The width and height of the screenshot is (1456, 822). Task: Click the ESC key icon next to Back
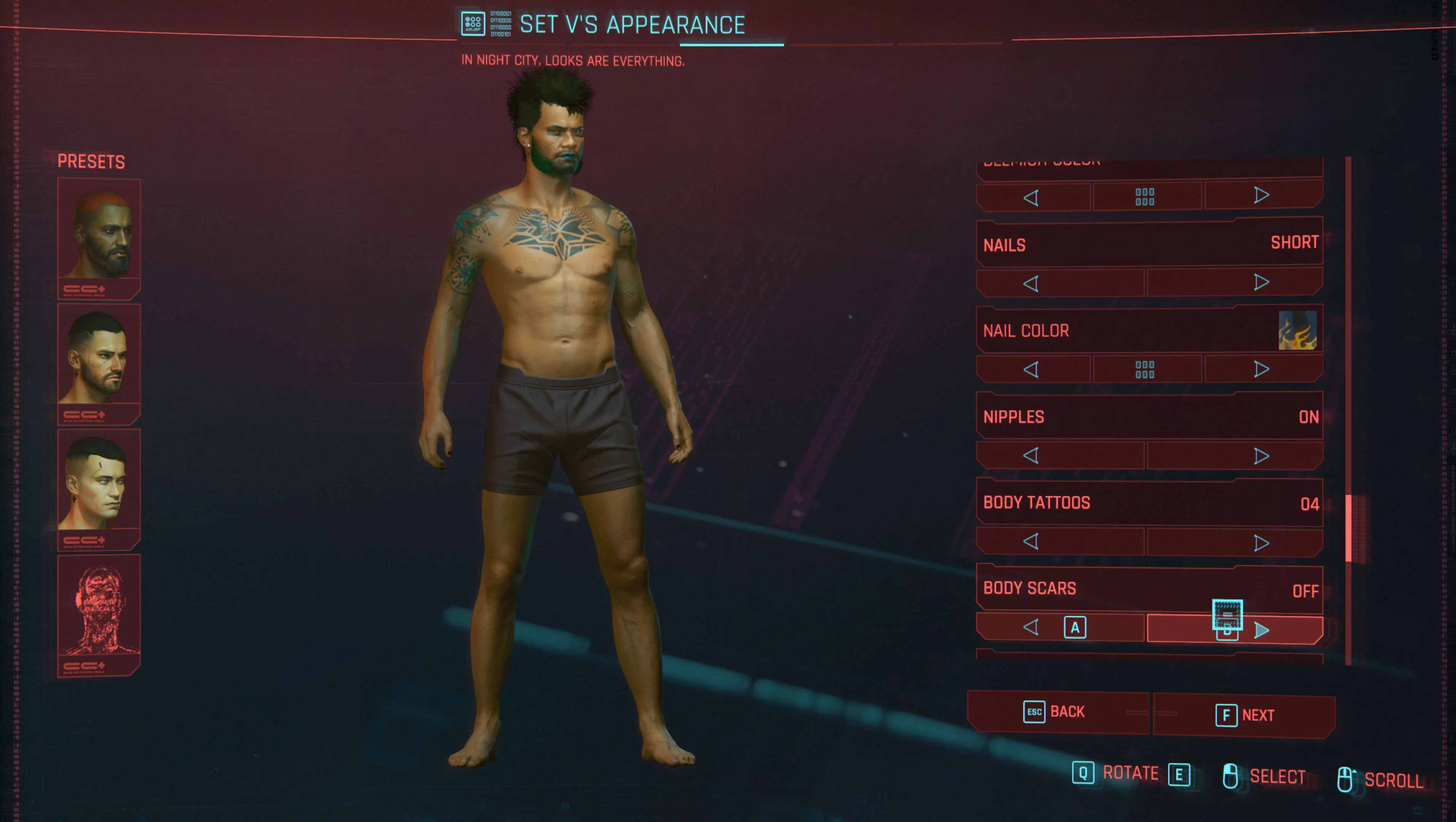tap(1034, 712)
